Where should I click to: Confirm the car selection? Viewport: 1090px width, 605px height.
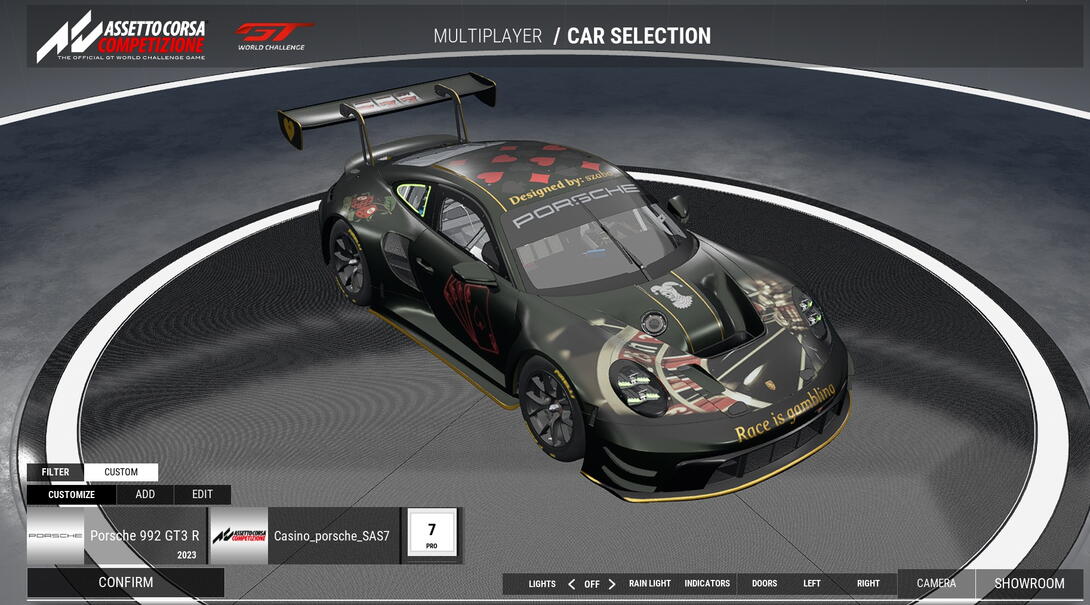tap(126, 582)
